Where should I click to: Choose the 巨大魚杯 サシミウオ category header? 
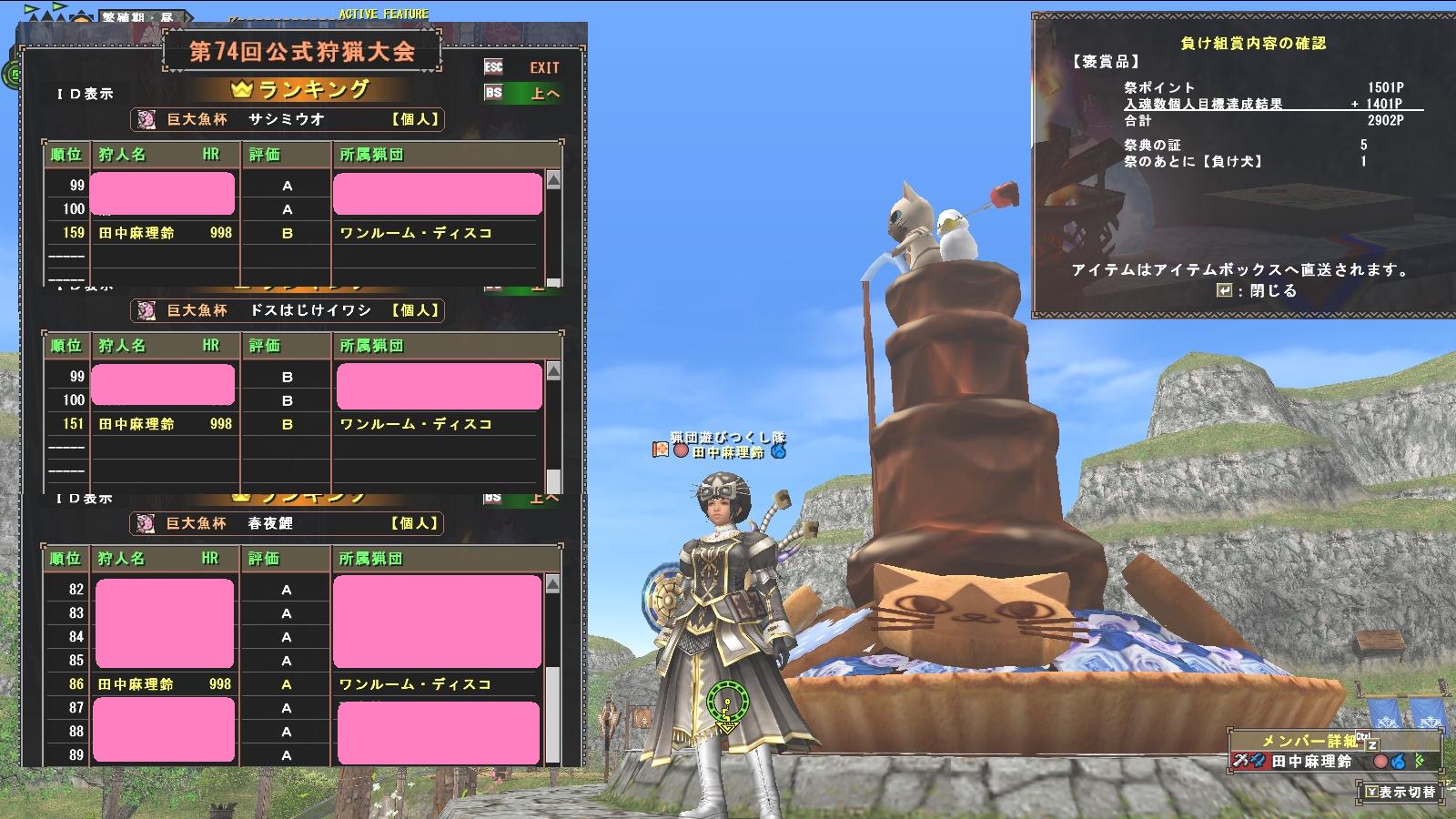coord(288,119)
